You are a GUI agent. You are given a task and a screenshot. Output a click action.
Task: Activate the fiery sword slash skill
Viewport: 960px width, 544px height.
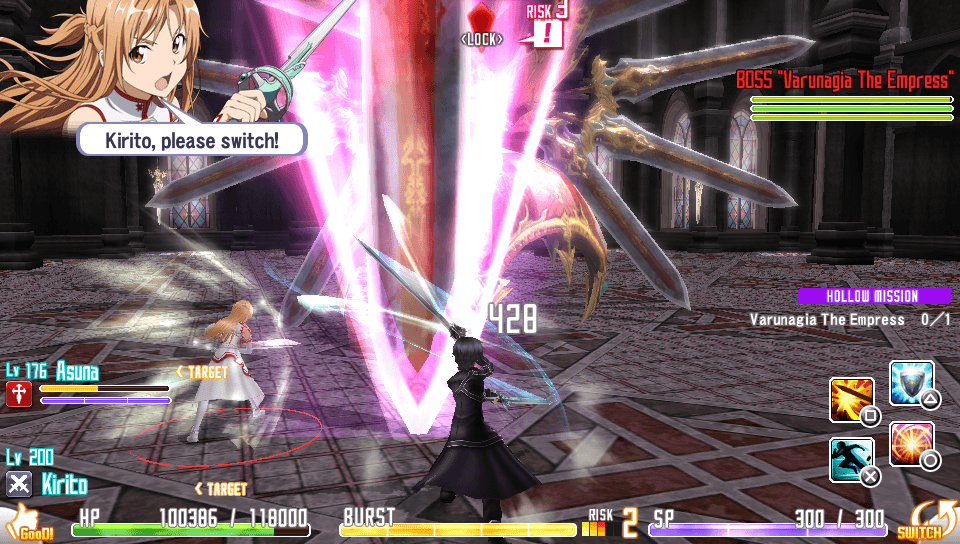(x=852, y=399)
